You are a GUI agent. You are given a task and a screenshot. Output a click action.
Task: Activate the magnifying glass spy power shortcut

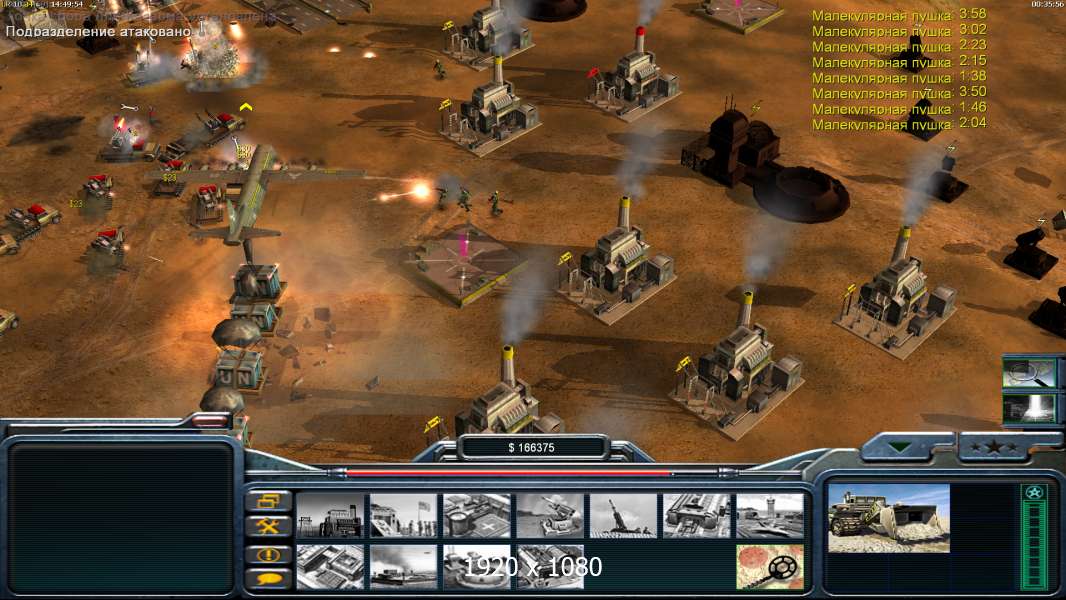click(1029, 373)
